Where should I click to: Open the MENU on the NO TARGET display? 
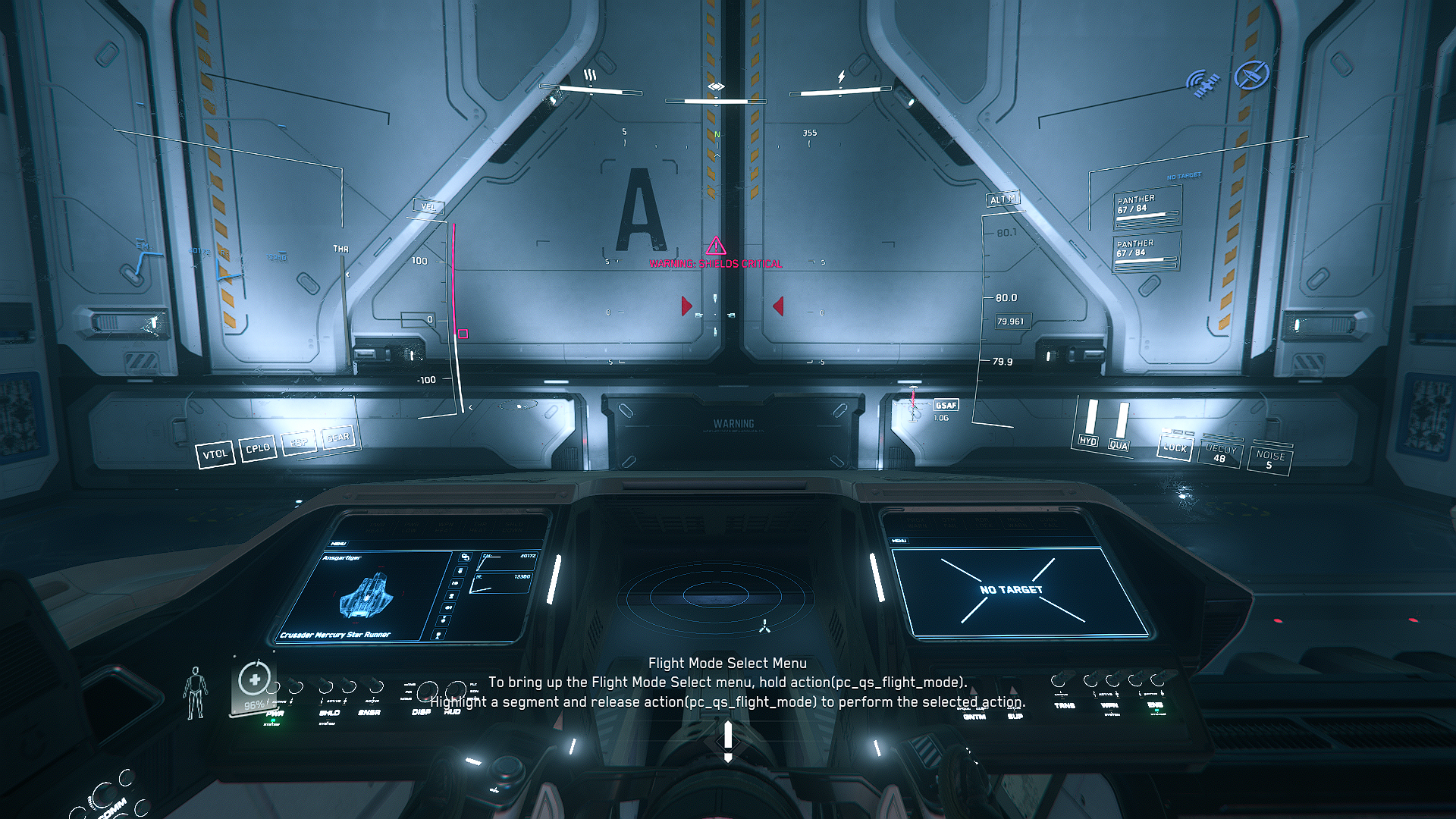point(899,541)
